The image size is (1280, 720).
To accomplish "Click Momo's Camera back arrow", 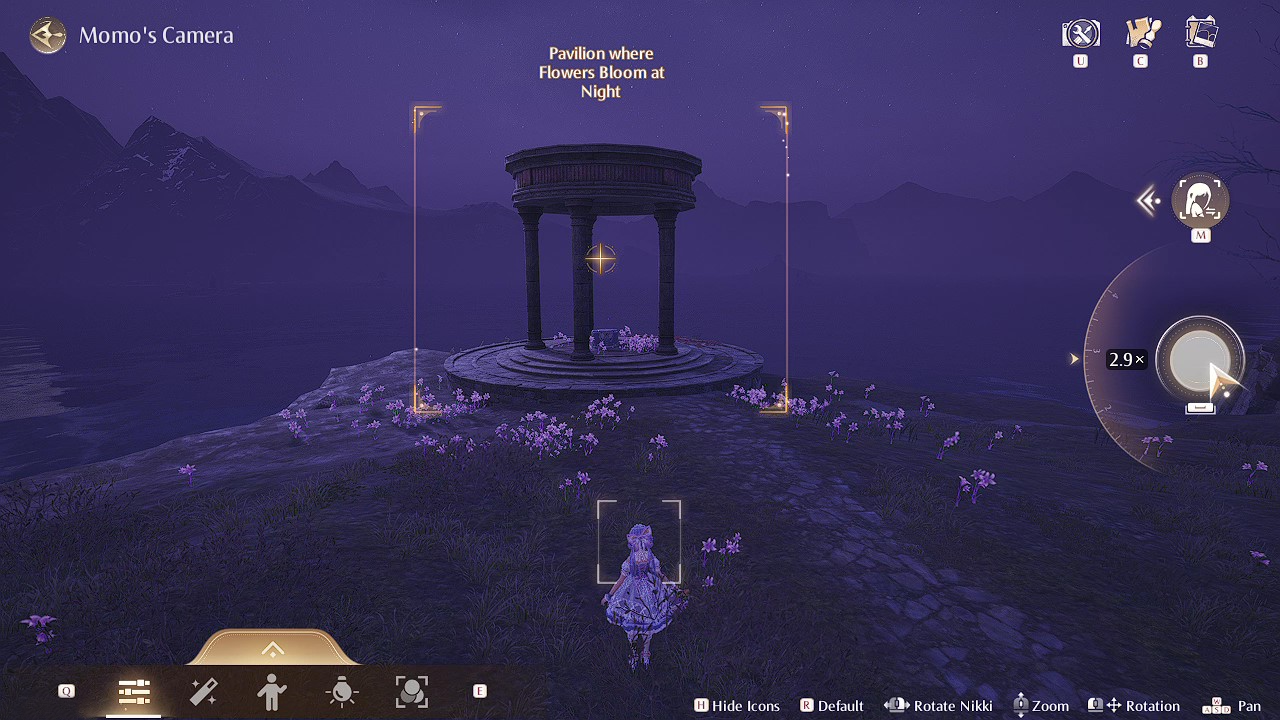I will point(47,35).
